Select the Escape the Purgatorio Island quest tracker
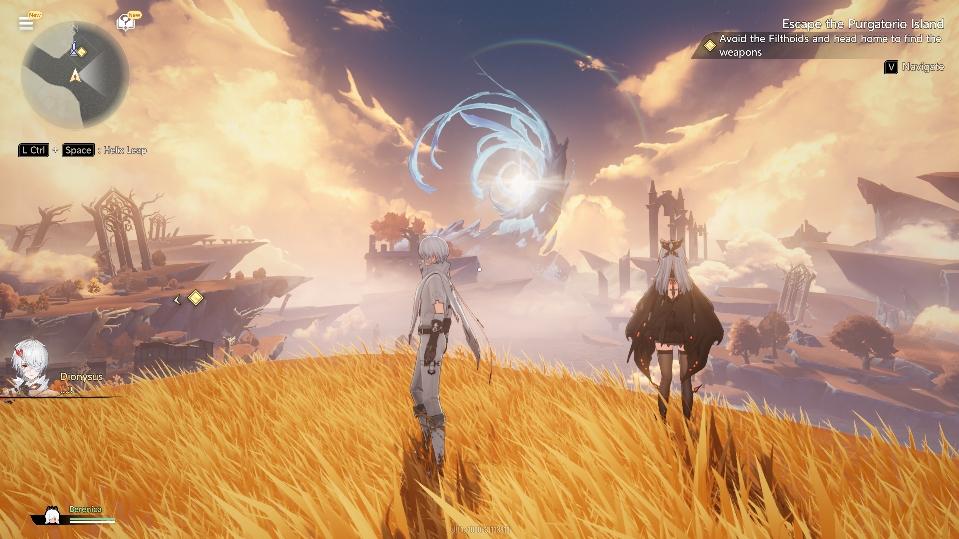959x539 pixels. click(x=861, y=23)
